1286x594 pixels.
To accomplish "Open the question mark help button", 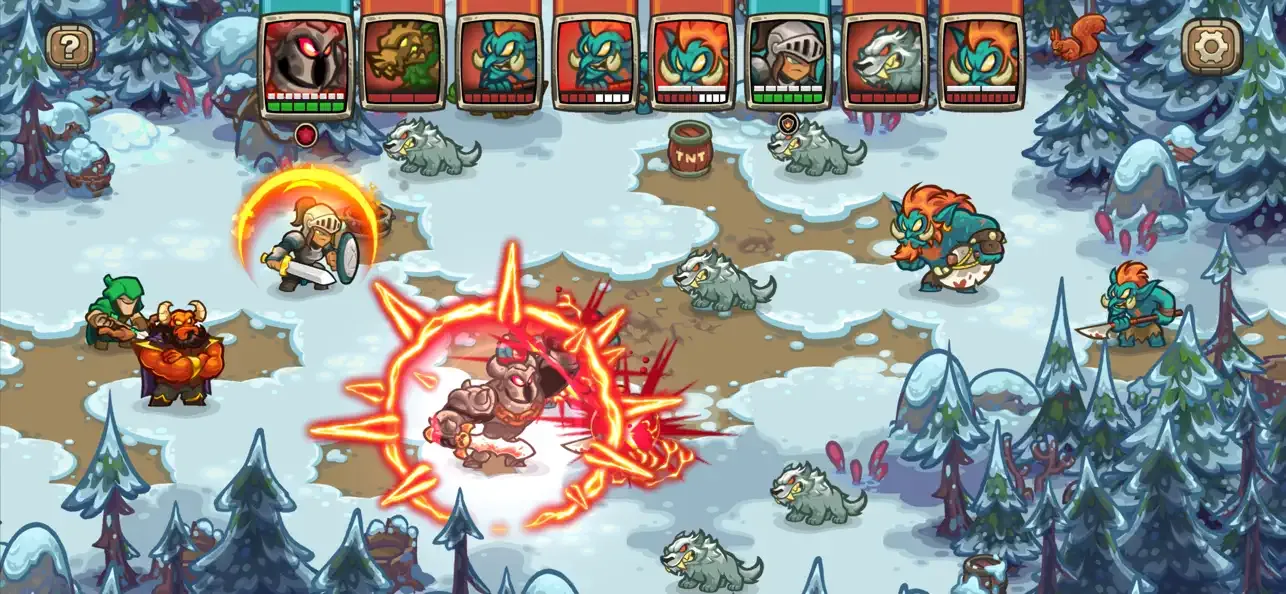I will pyautogui.click(x=70, y=46).
